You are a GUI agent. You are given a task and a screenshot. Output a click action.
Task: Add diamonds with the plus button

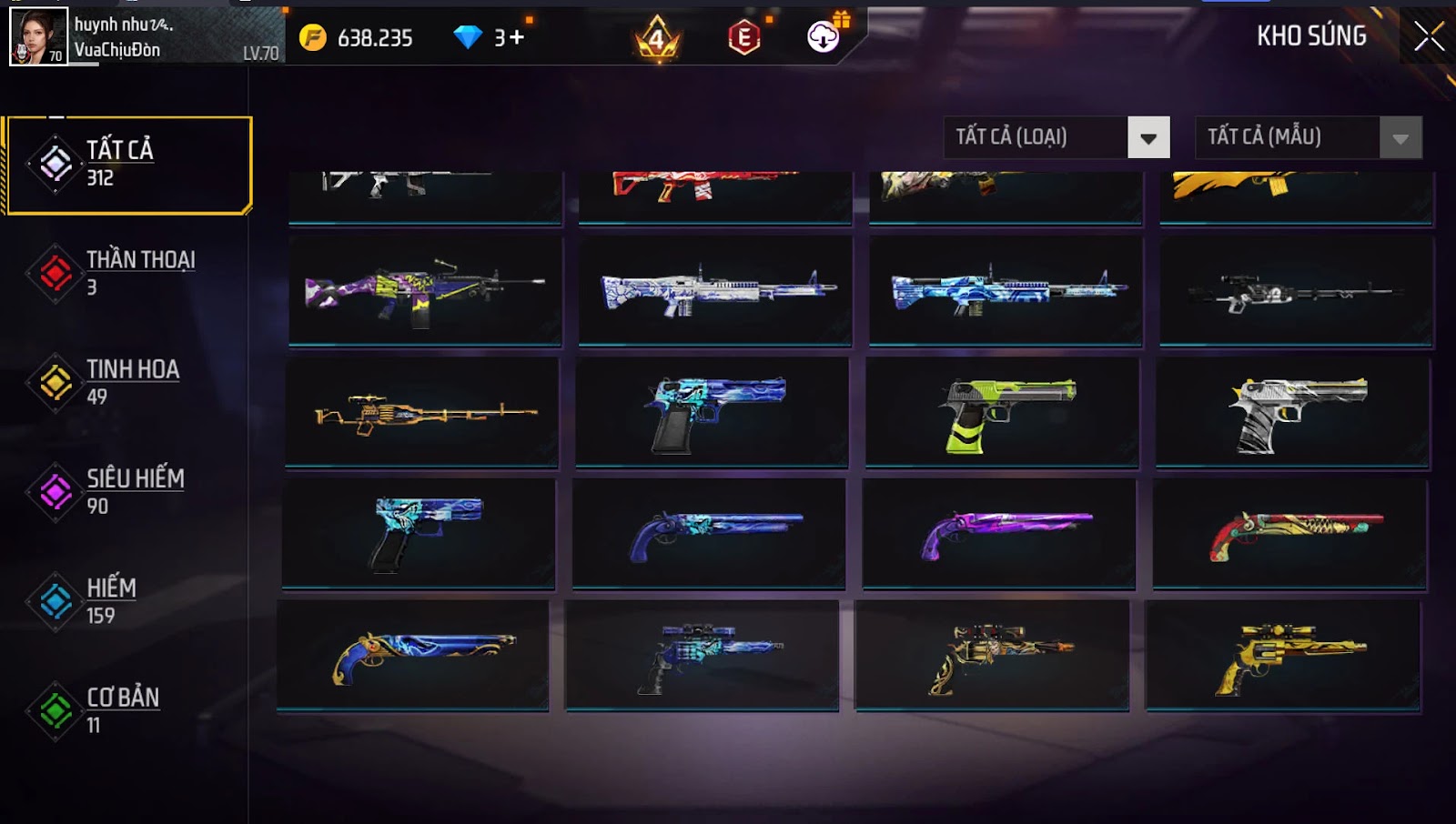[516, 37]
